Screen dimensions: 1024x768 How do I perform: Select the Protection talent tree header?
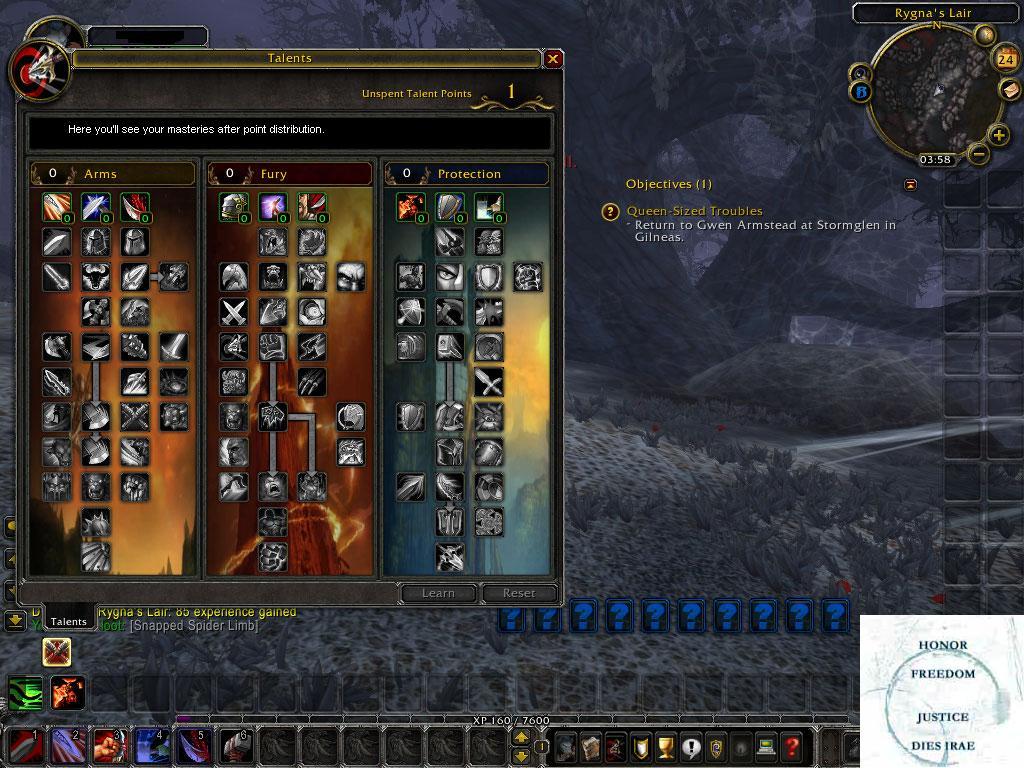[467, 174]
